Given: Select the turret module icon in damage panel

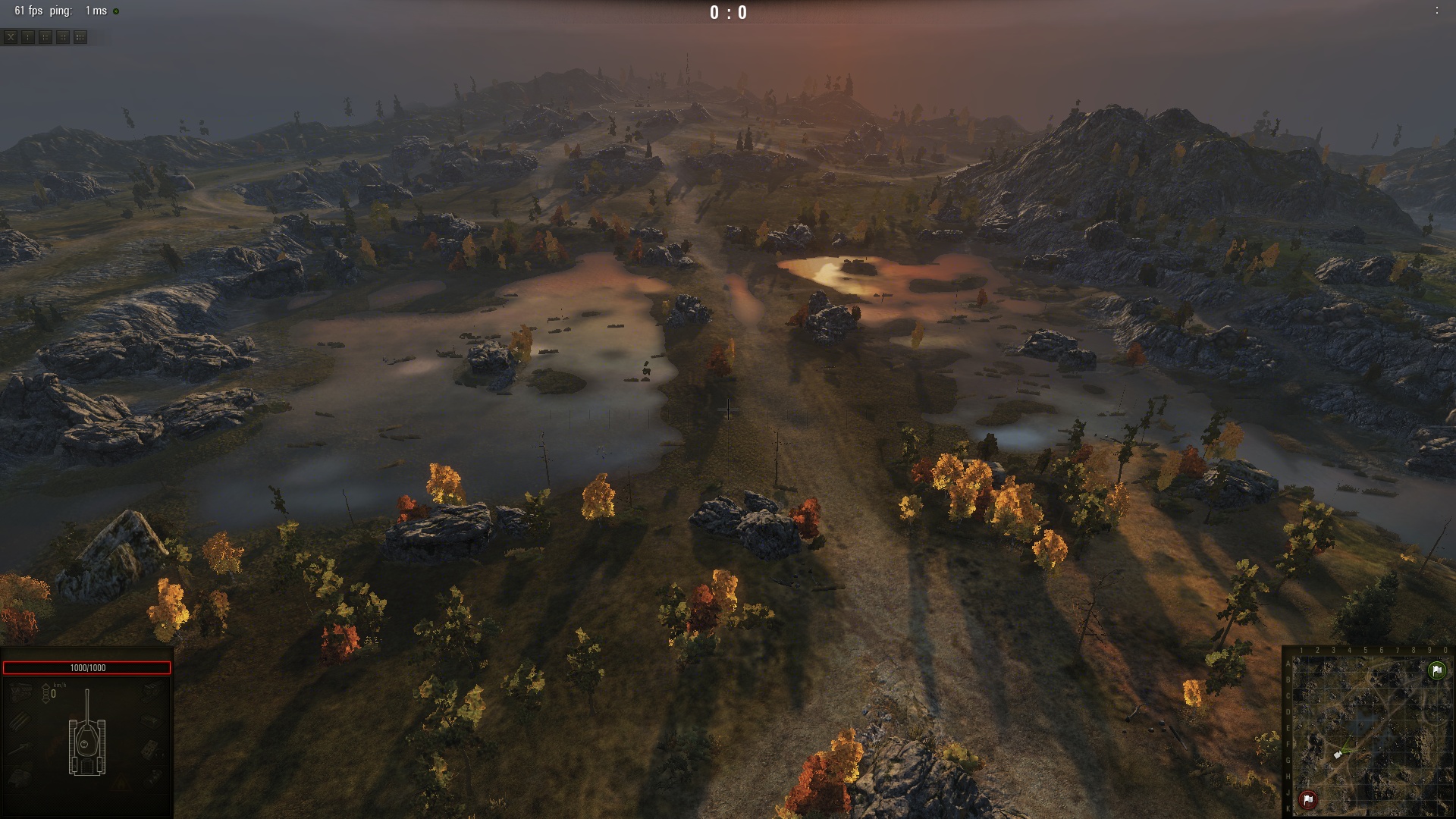Looking at the screenshot, I should tap(20, 777).
